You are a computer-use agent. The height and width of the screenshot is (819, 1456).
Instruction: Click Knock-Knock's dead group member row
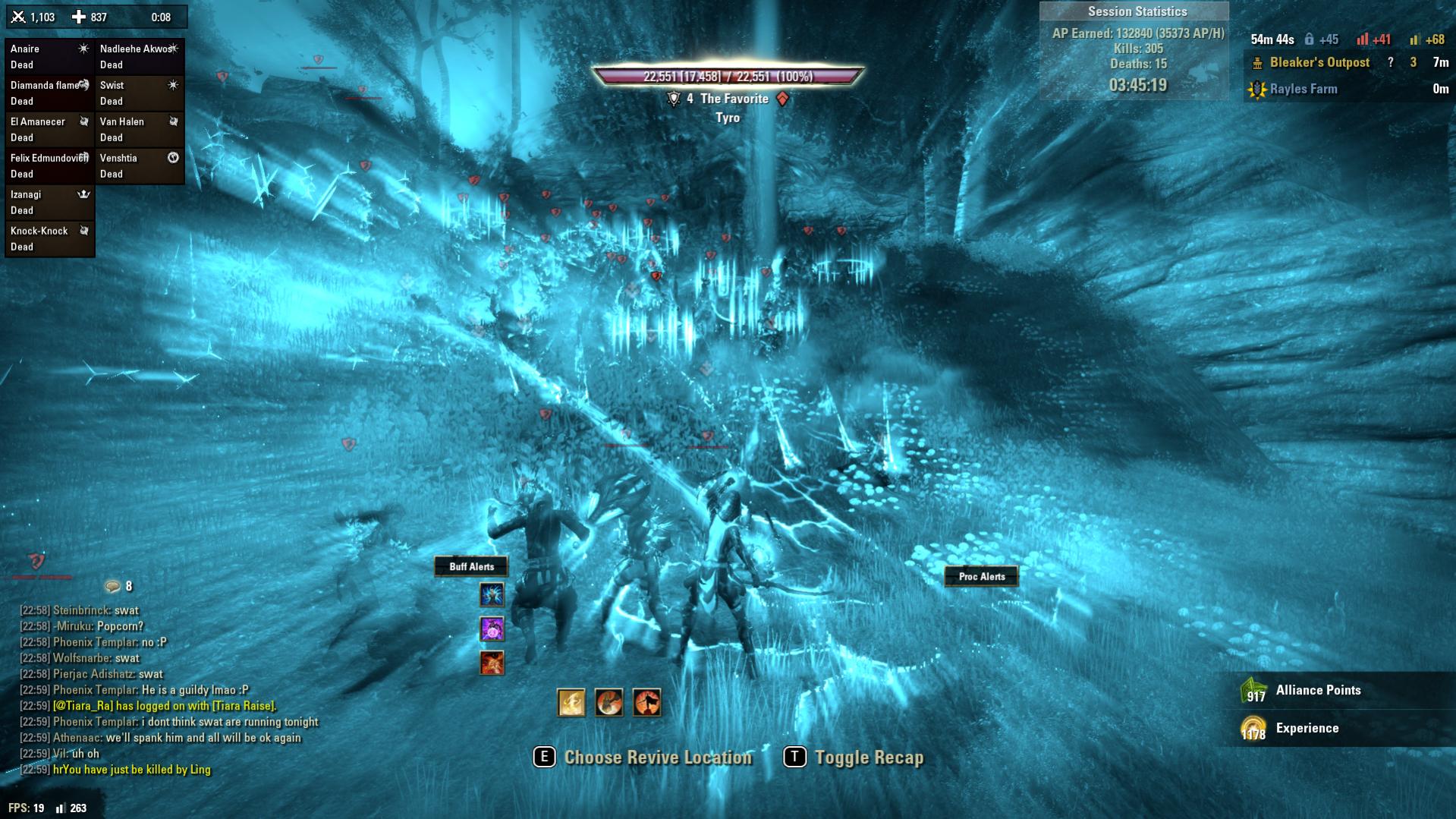coord(49,239)
